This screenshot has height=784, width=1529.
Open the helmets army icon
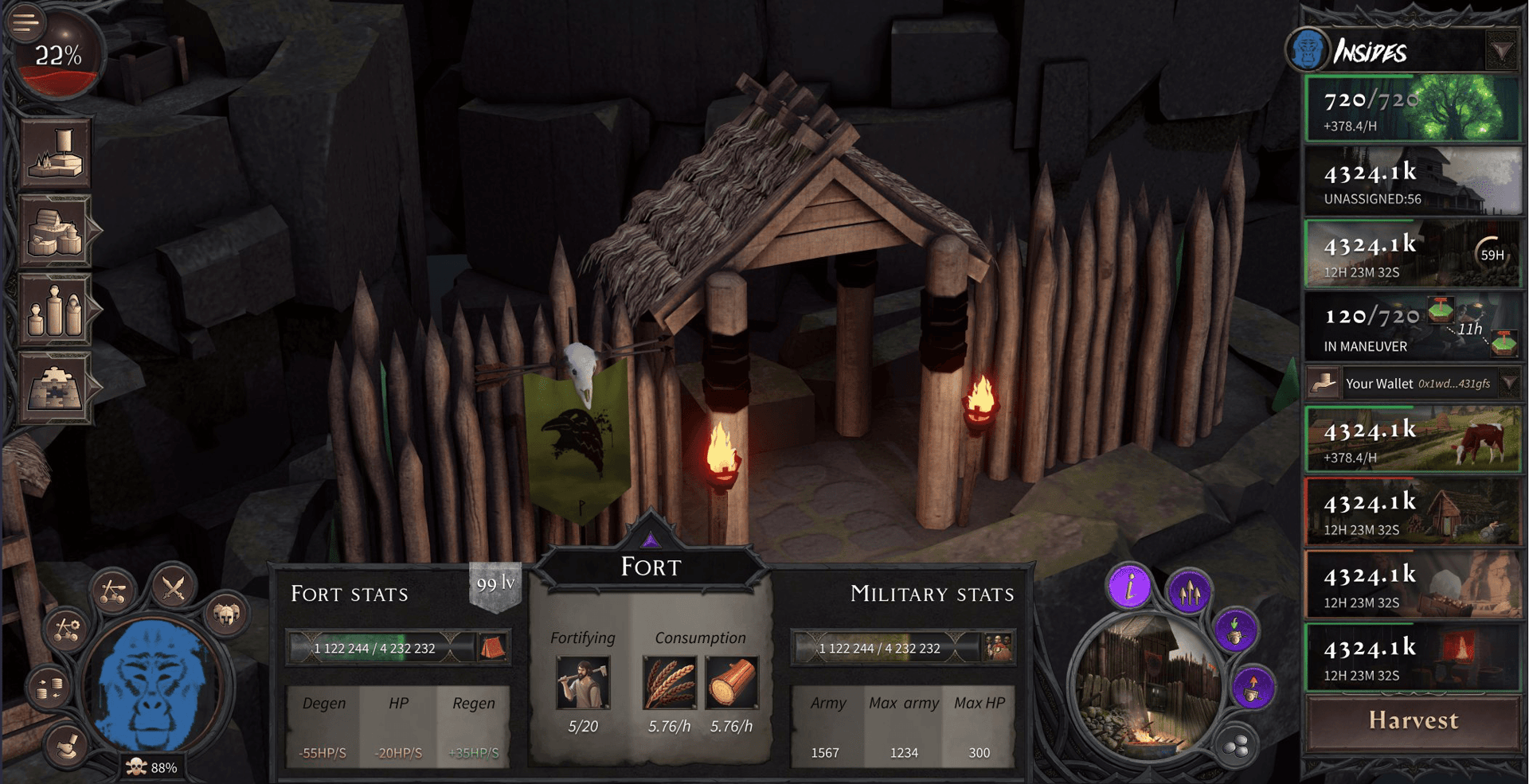coord(226,614)
